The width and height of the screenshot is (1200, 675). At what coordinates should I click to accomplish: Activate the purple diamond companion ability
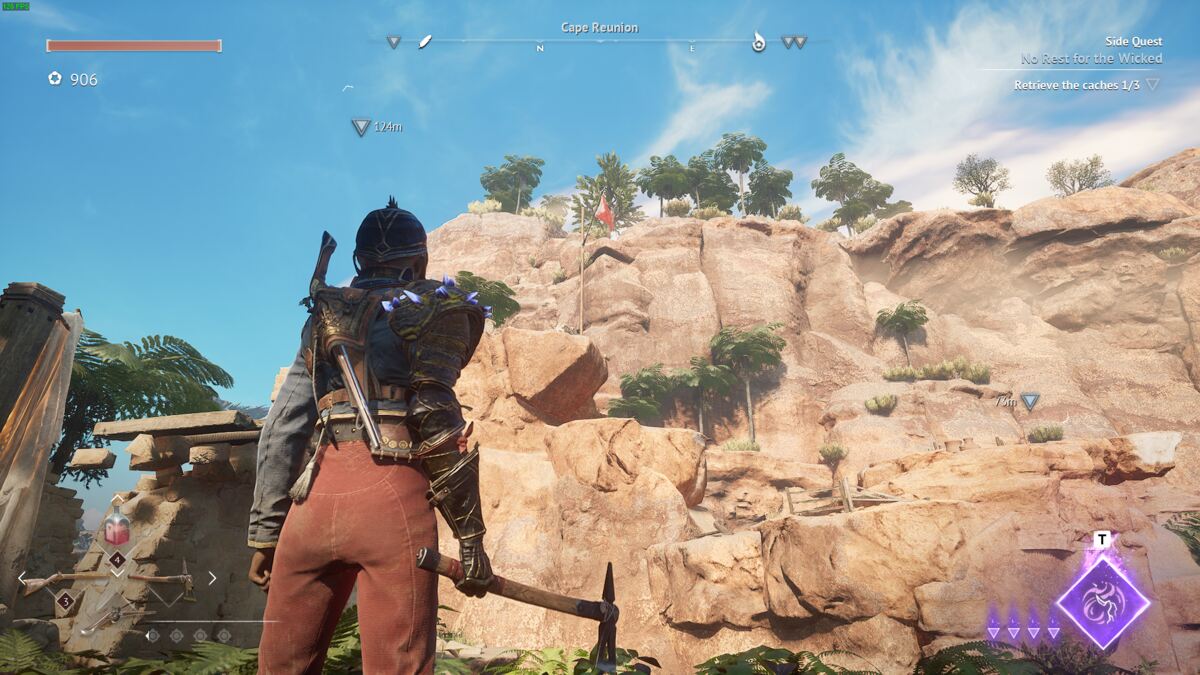pyautogui.click(x=1102, y=602)
